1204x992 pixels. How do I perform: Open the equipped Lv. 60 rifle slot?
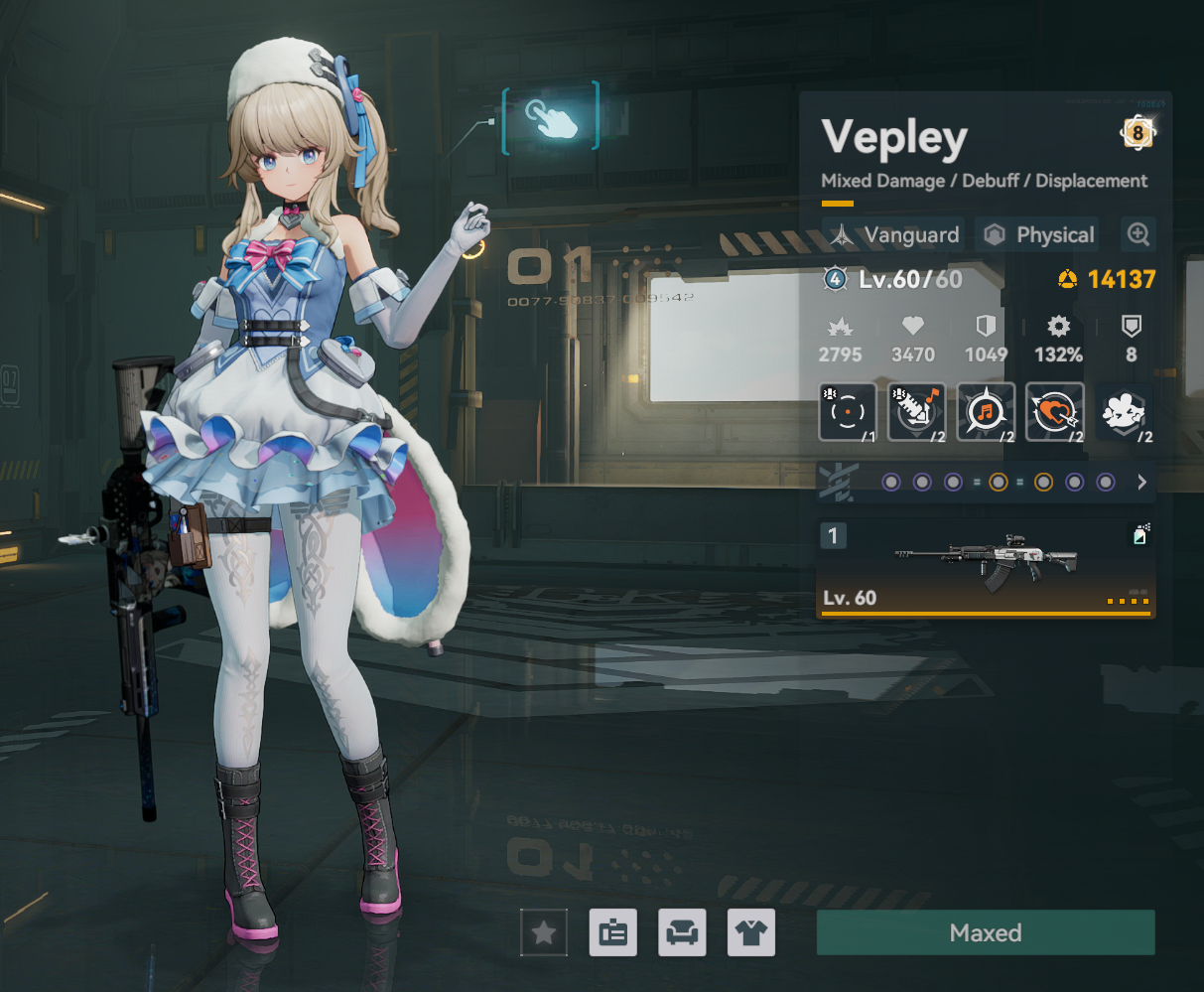pyautogui.click(x=985, y=568)
